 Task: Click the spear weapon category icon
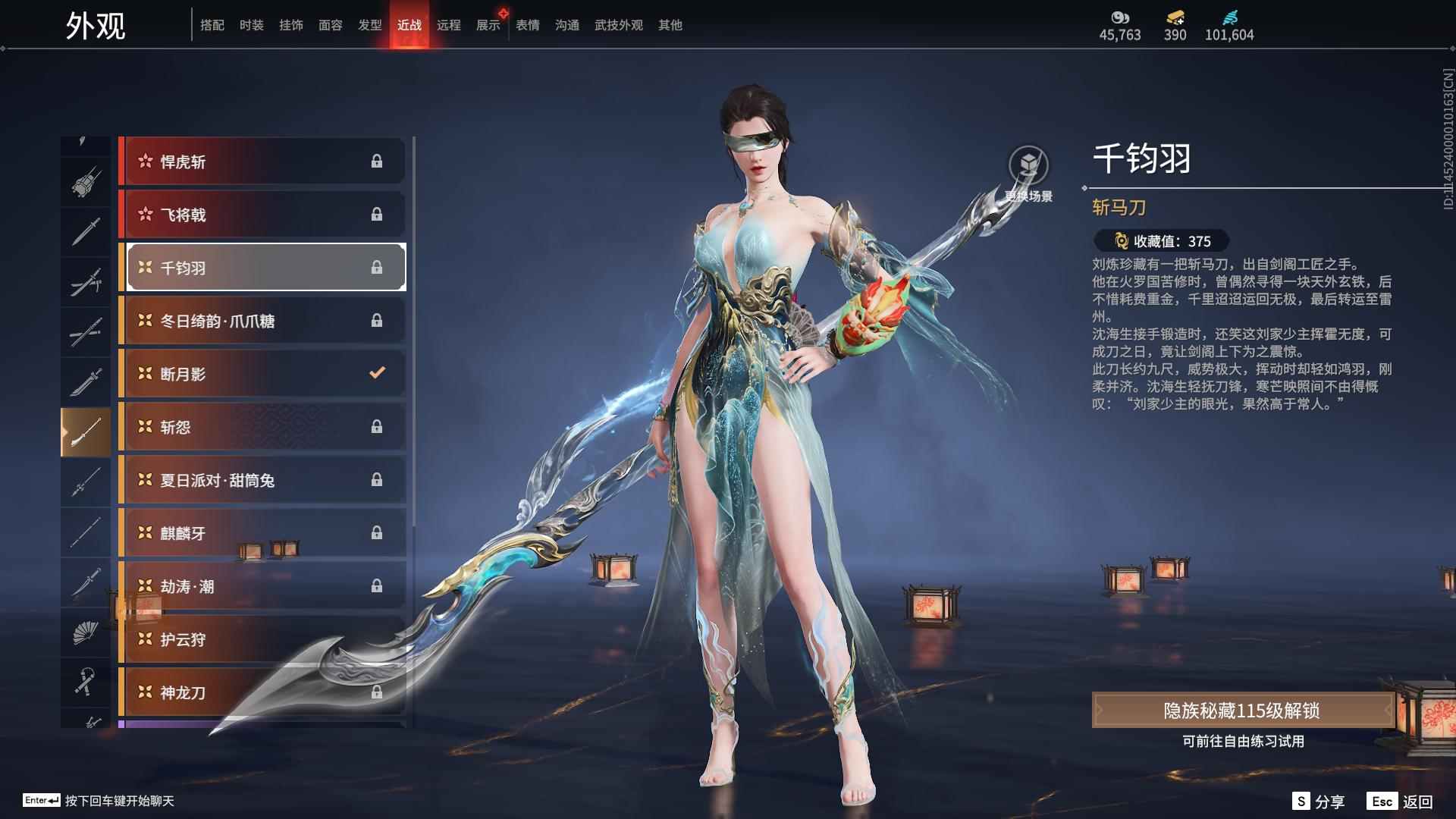pos(85,482)
